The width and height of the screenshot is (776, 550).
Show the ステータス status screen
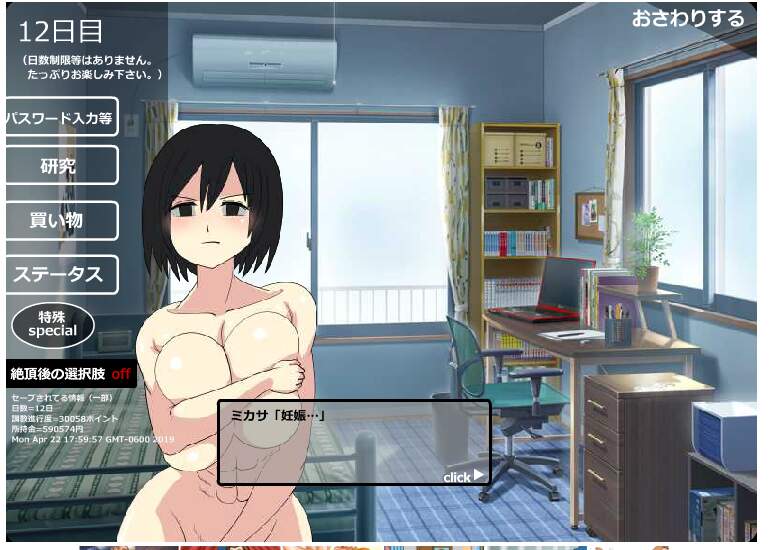(61, 275)
